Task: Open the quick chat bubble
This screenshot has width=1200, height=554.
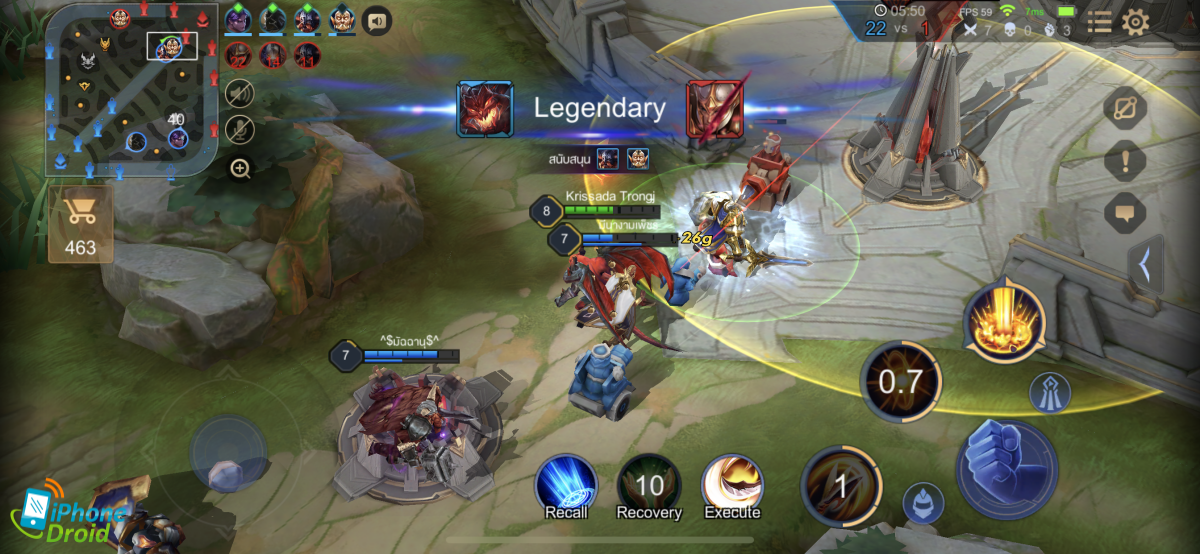Action: click(1125, 212)
